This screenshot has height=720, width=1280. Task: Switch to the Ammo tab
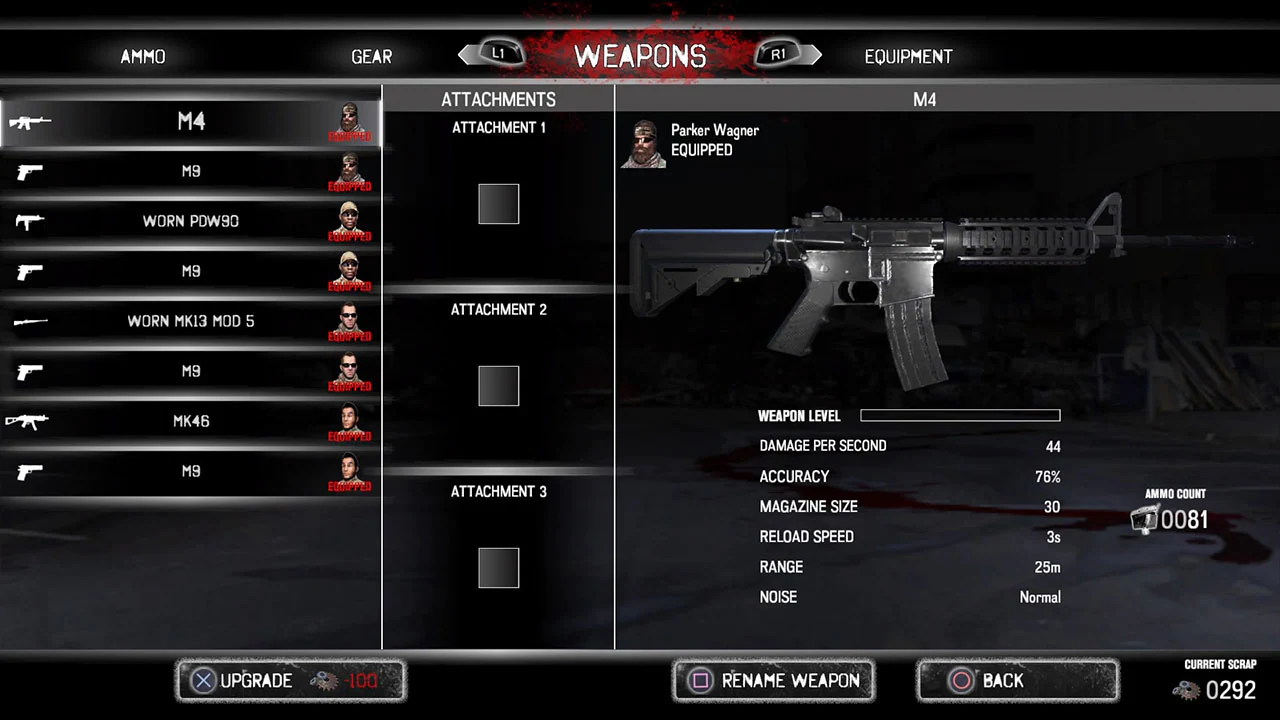[142, 56]
